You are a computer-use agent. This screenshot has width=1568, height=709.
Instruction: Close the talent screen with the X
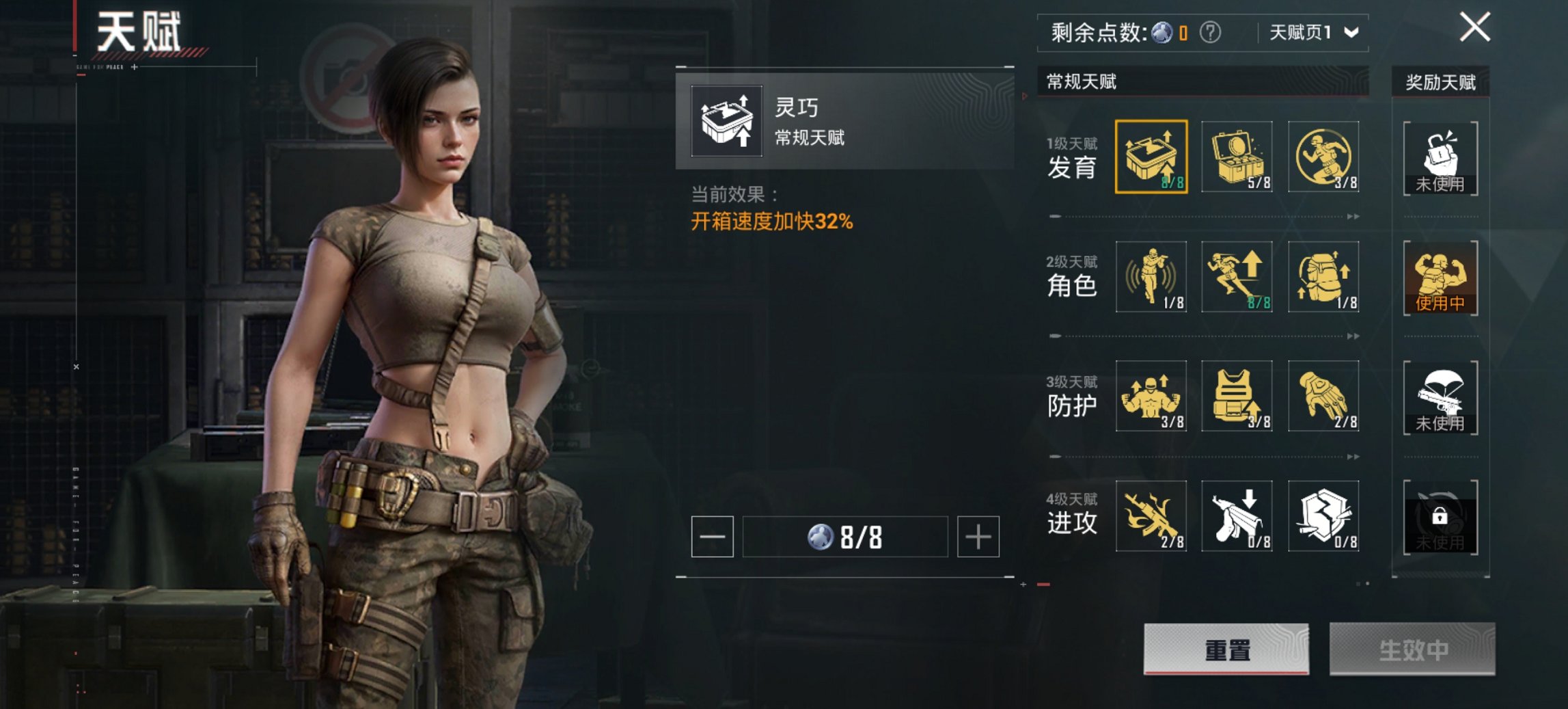tap(1474, 28)
